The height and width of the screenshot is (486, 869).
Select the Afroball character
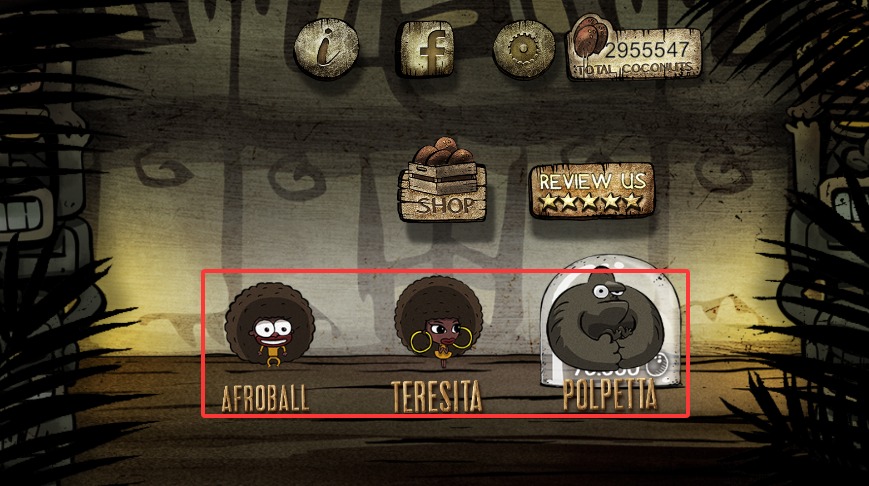(269, 329)
